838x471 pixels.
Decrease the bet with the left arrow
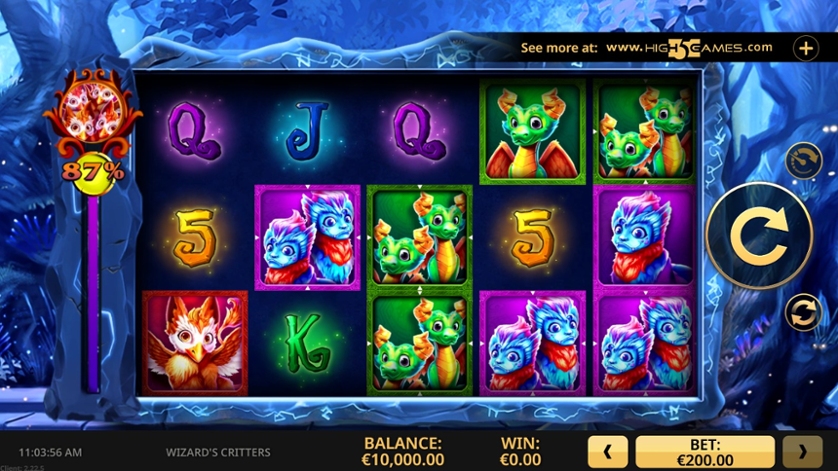(608, 451)
